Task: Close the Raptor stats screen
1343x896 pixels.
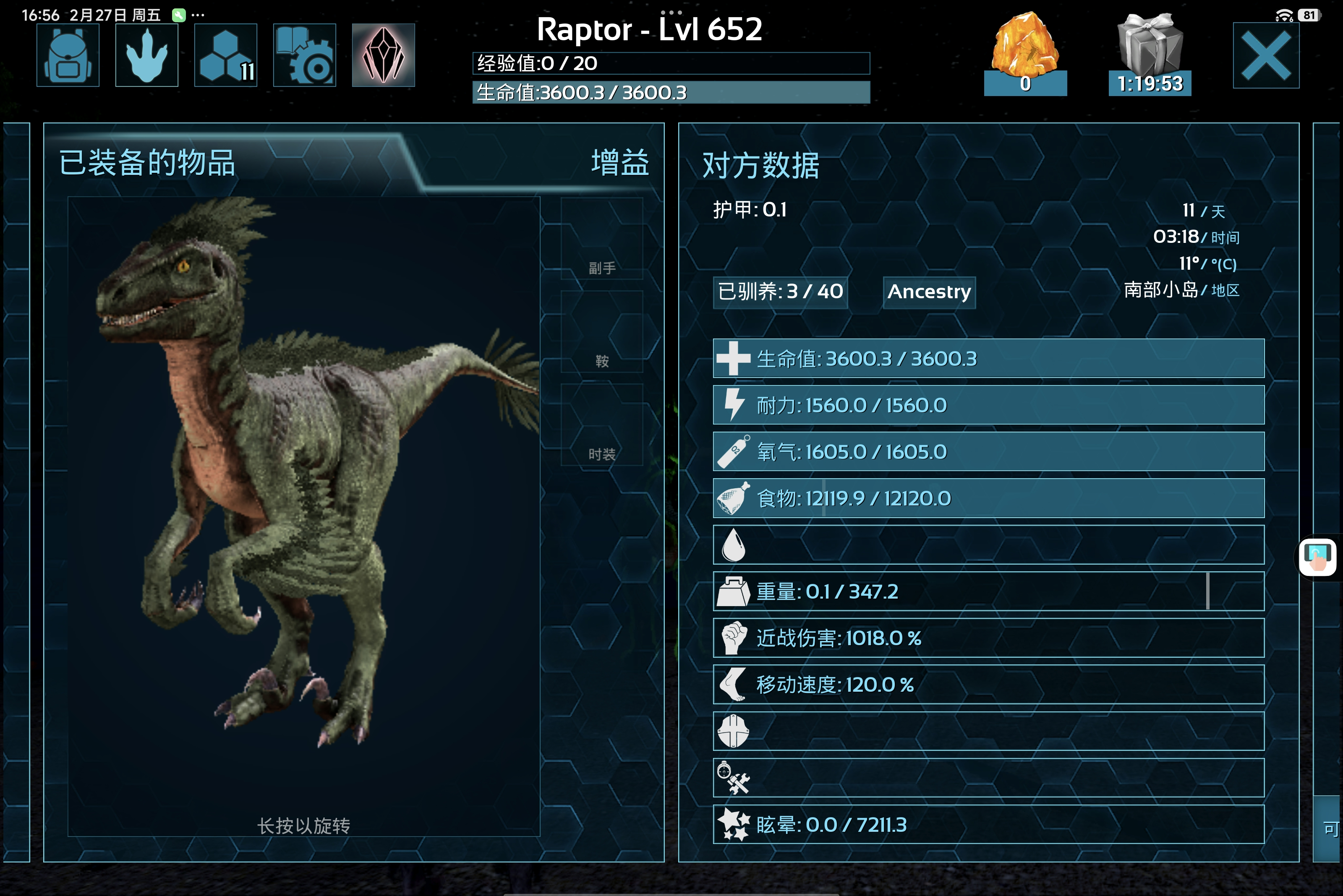Action: pos(1266,55)
